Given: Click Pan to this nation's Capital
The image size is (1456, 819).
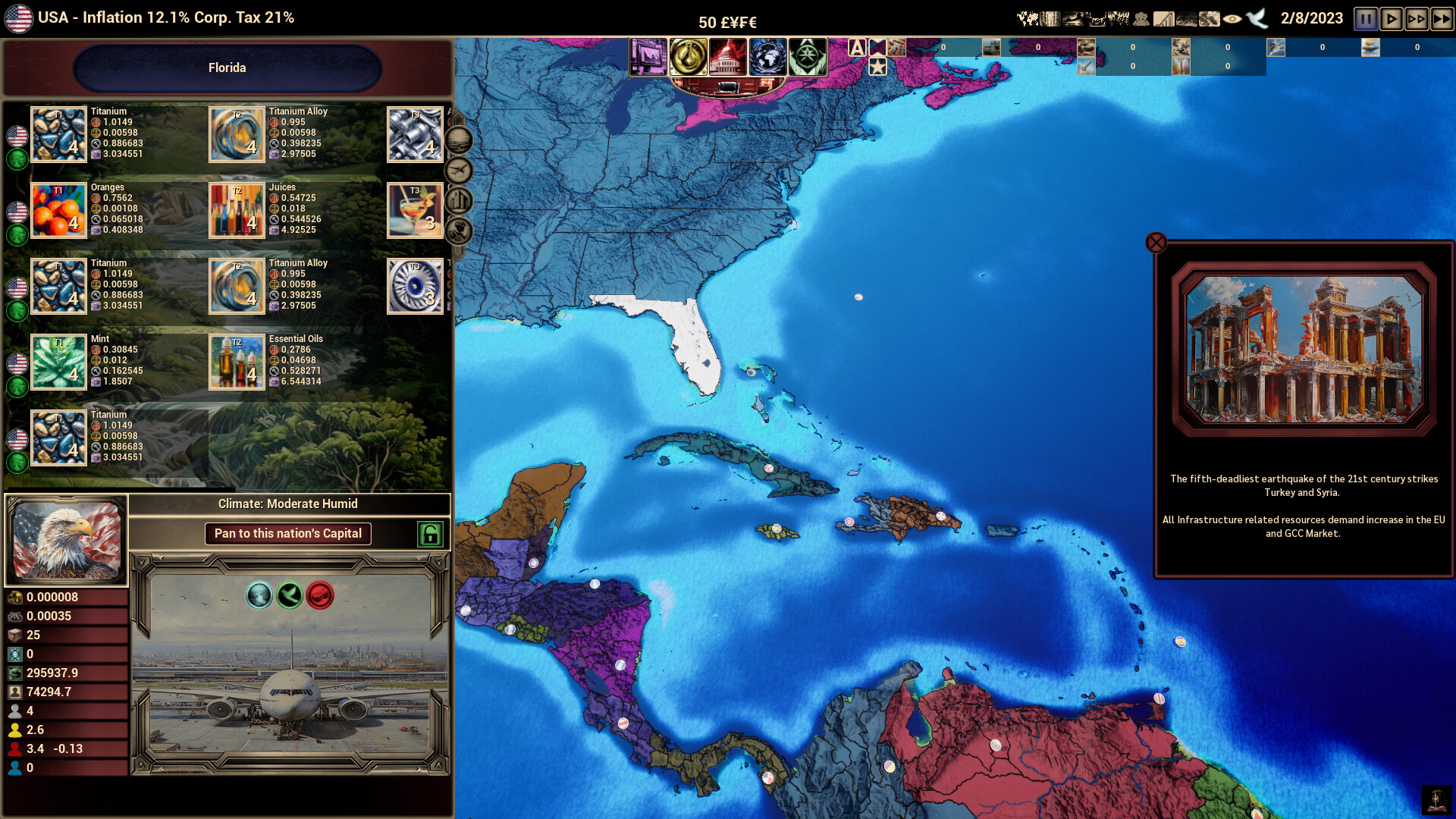Looking at the screenshot, I should coord(287,534).
